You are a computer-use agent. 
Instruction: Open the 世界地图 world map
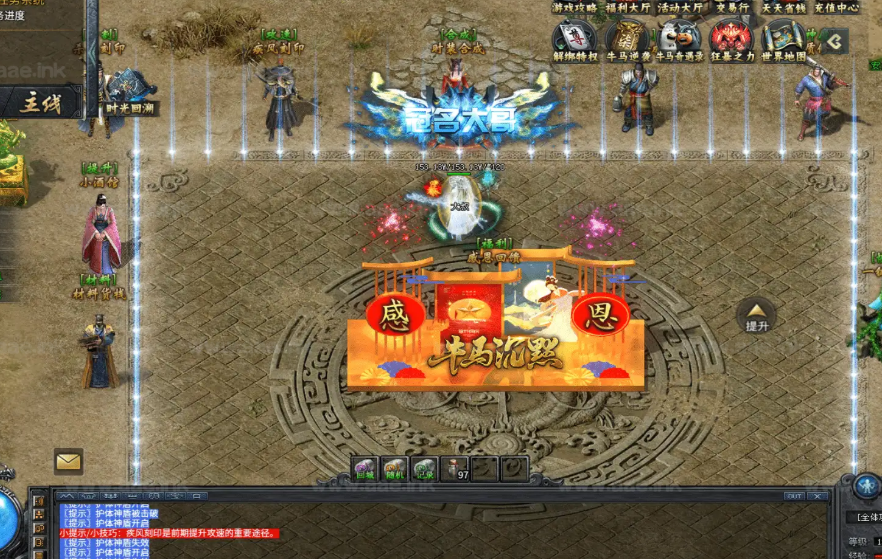(x=783, y=39)
